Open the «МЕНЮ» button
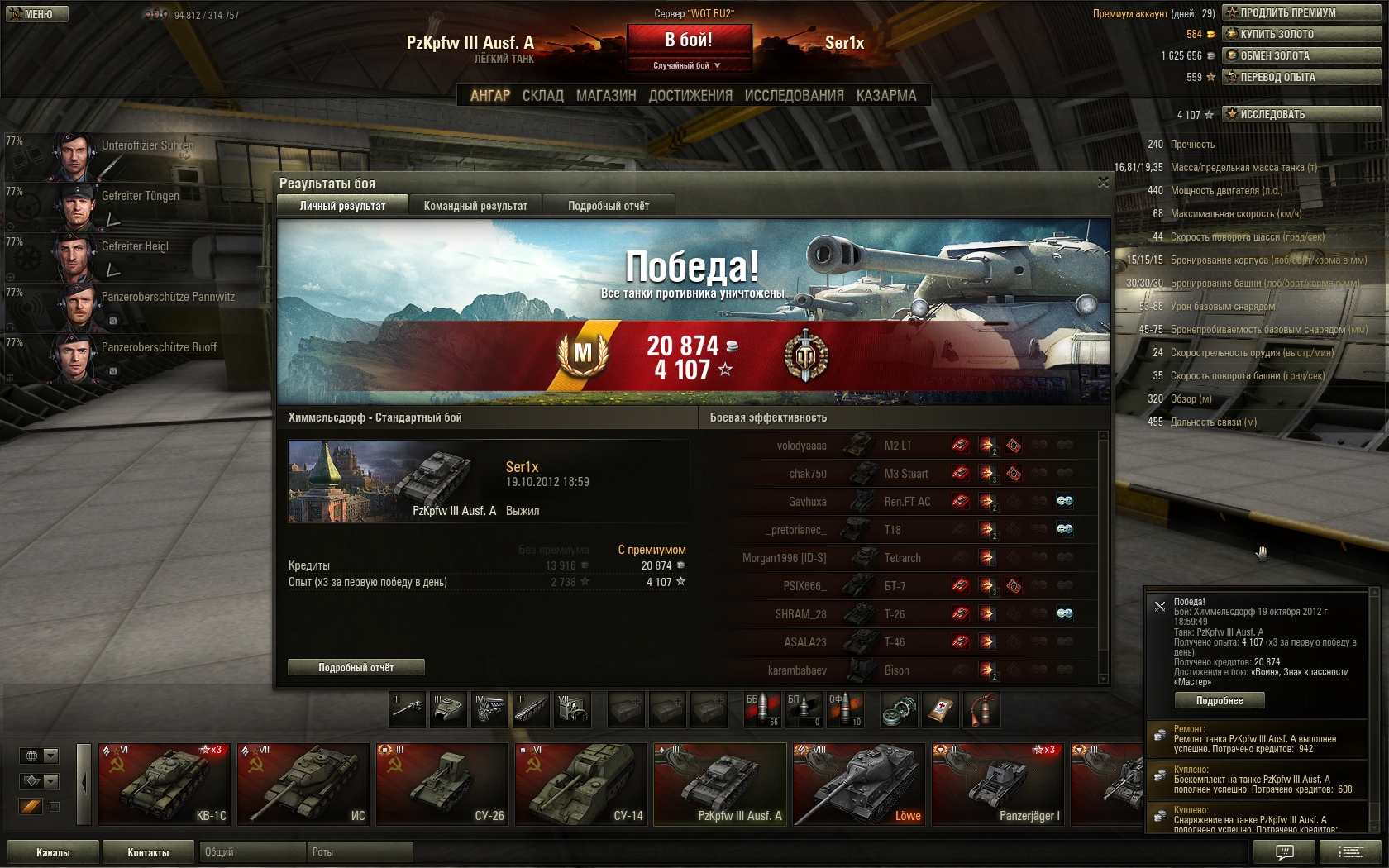This screenshot has height=868, width=1389. pos(37,14)
